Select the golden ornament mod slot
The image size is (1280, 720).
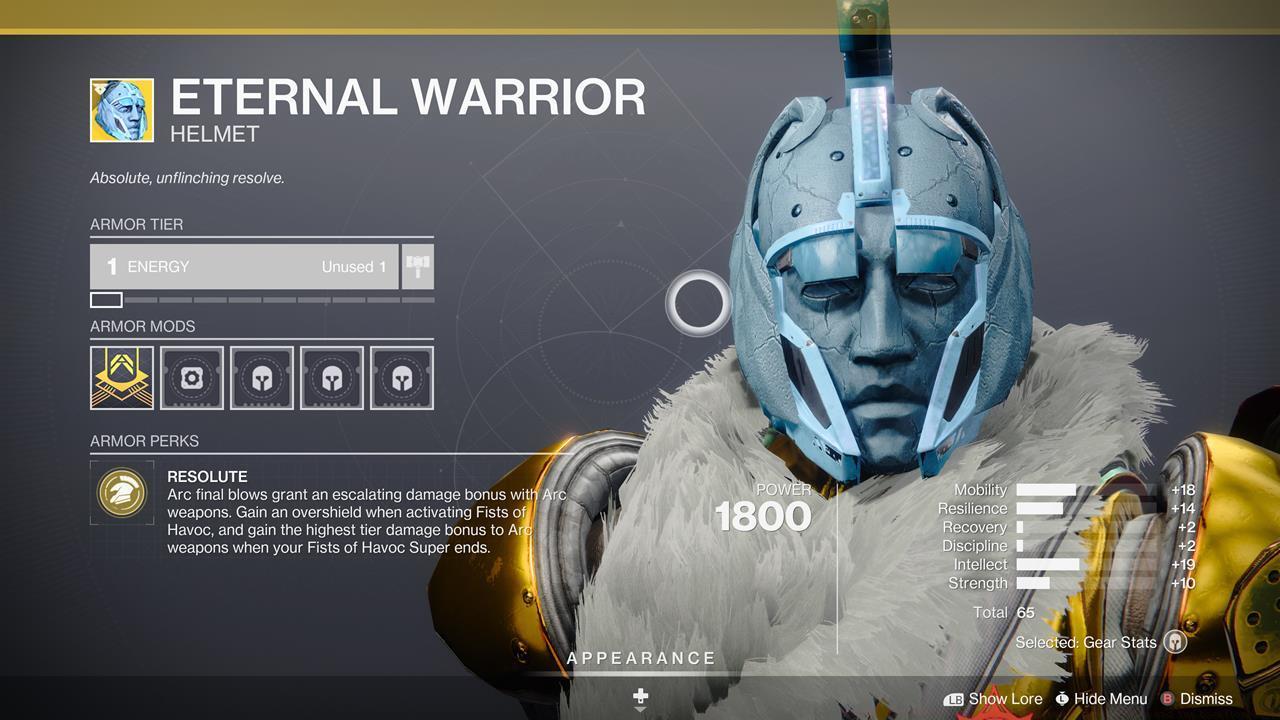click(x=121, y=377)
